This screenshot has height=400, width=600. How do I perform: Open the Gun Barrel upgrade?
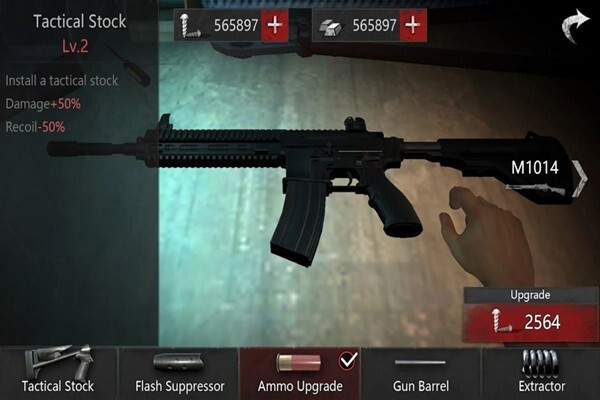(x=420, y=373)
